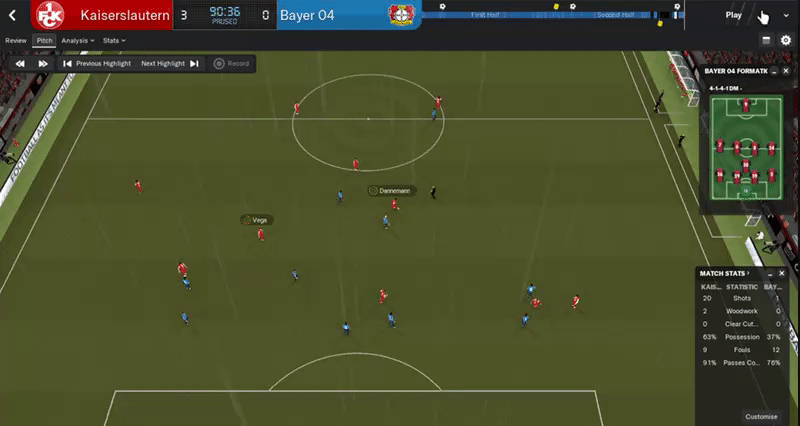Customise the match stats widget
Screen dimensions: 800x426
point(760,416)
